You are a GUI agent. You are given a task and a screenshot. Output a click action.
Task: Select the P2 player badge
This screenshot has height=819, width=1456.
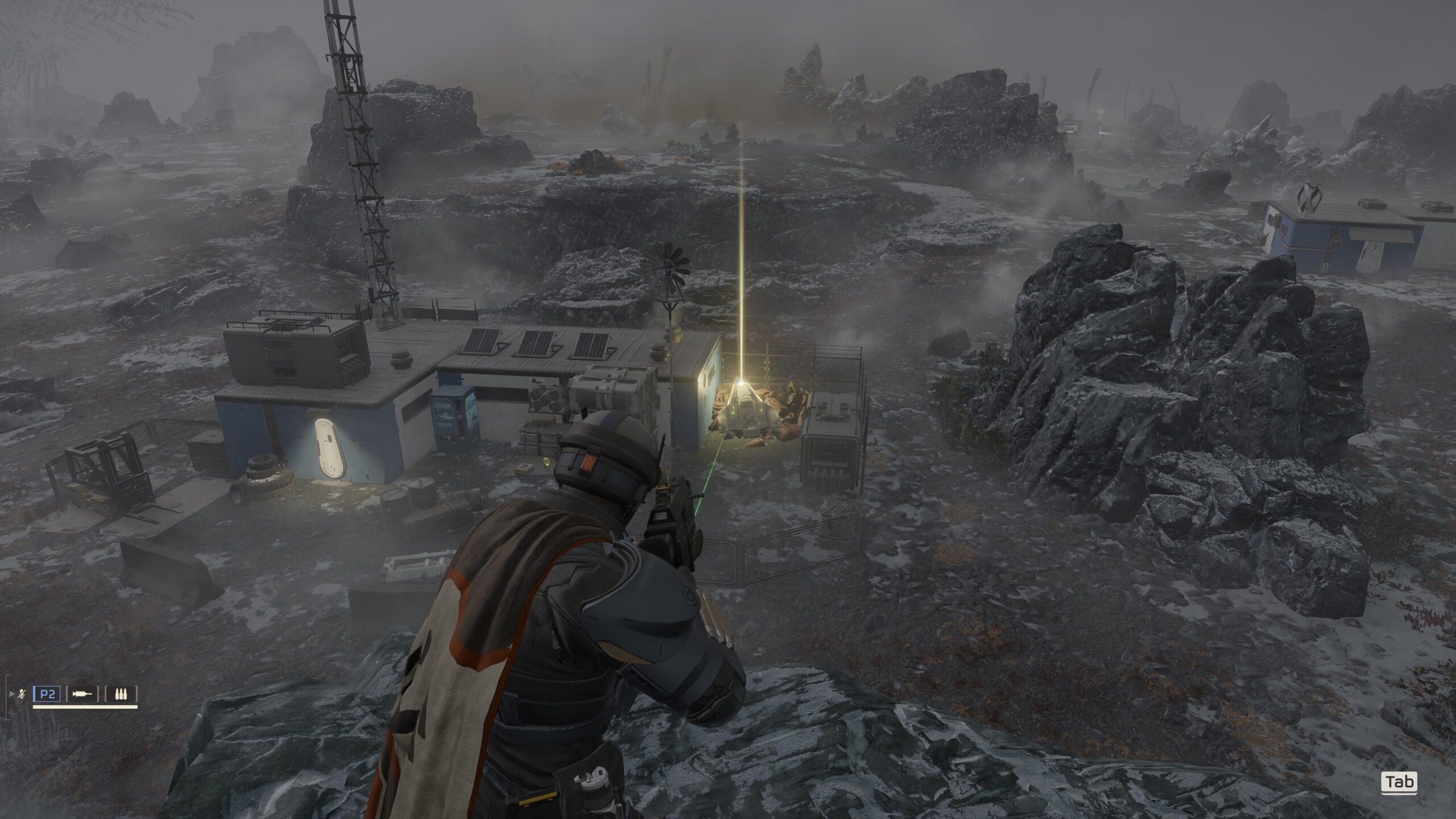(47, 694)
